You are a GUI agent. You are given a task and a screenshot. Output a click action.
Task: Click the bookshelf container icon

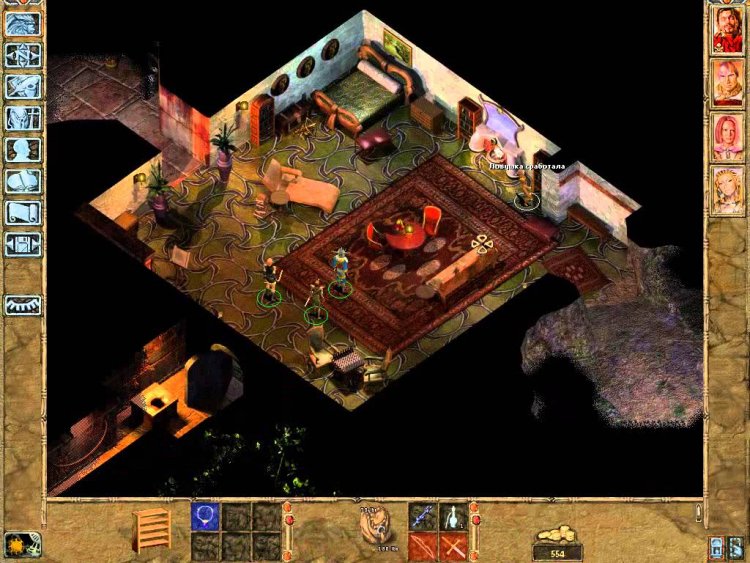point(152,529)
